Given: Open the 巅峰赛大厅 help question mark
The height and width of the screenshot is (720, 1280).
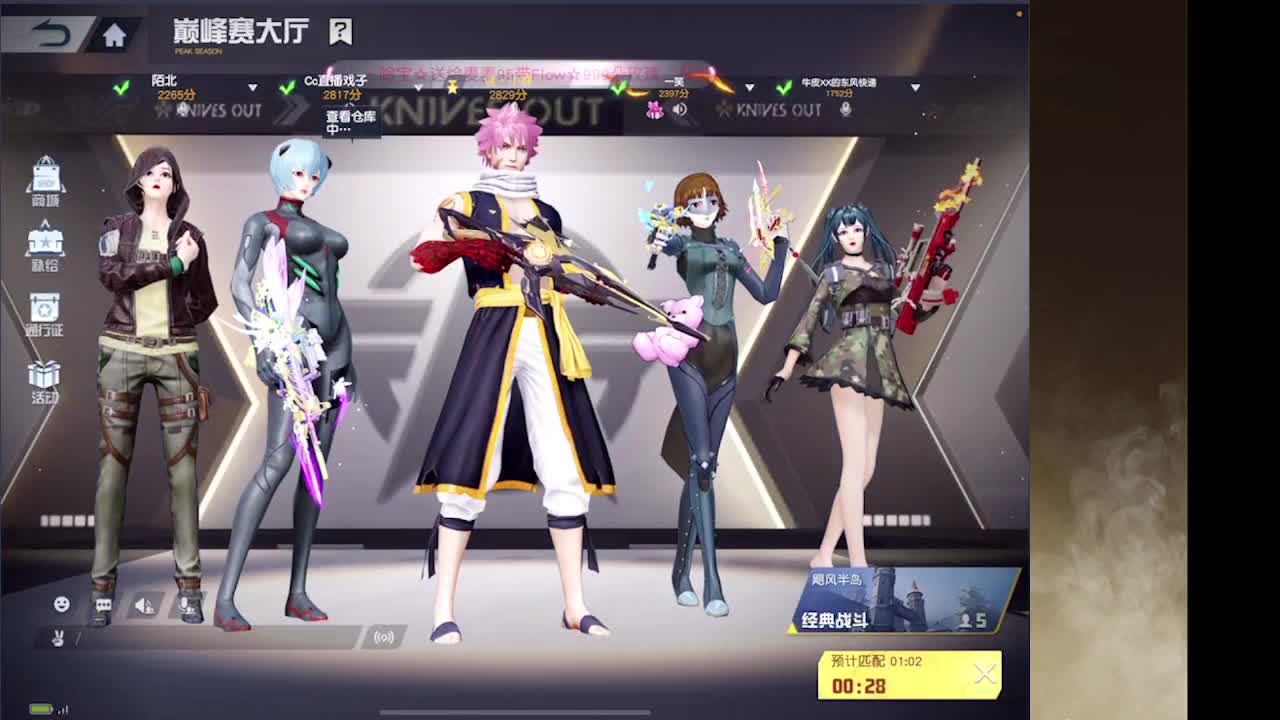Looking at the screenshot, I should pyautogui.click(x=340, y=31).
